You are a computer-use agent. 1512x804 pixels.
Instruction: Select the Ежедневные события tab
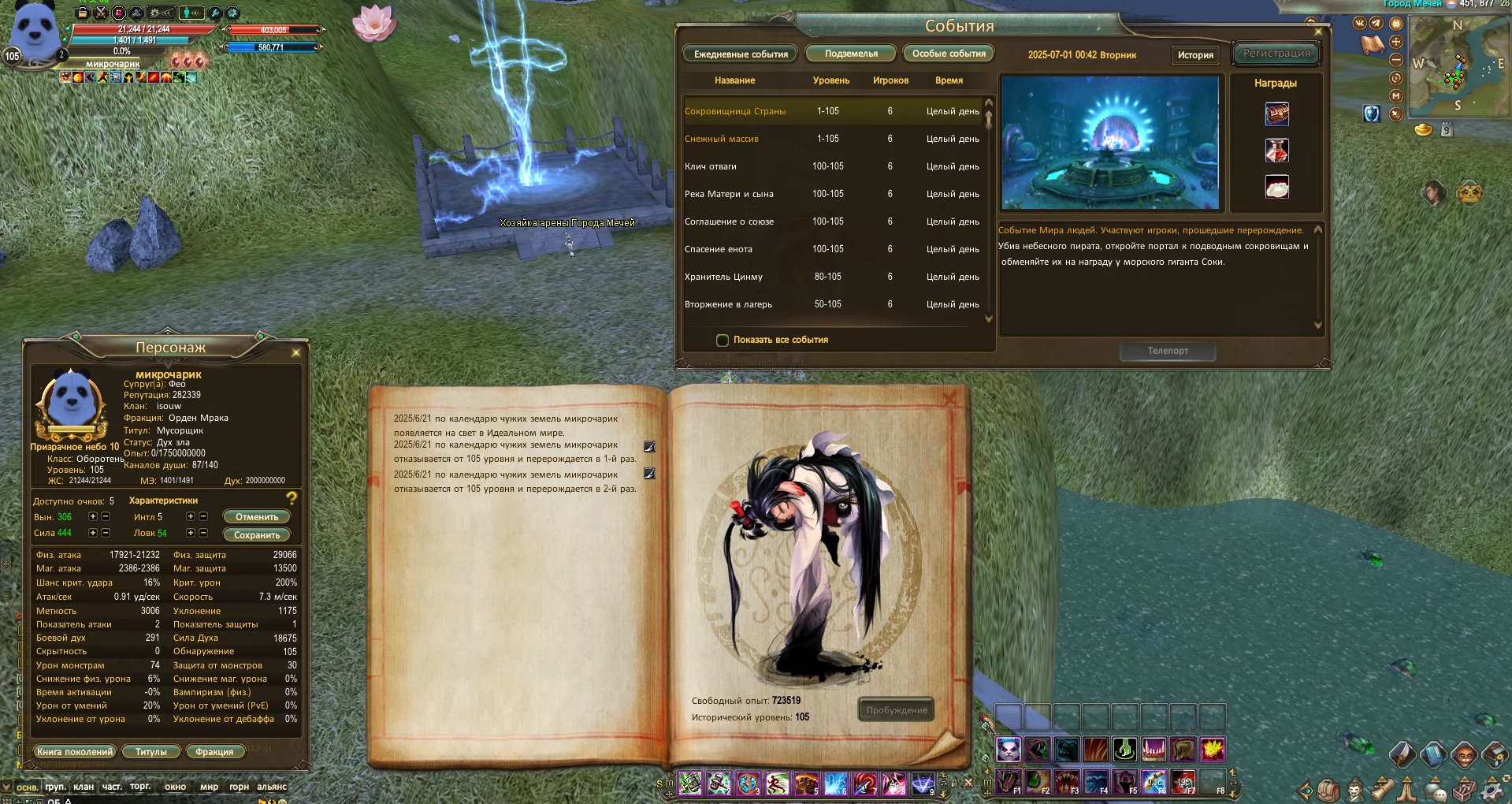tap(741, 54)
